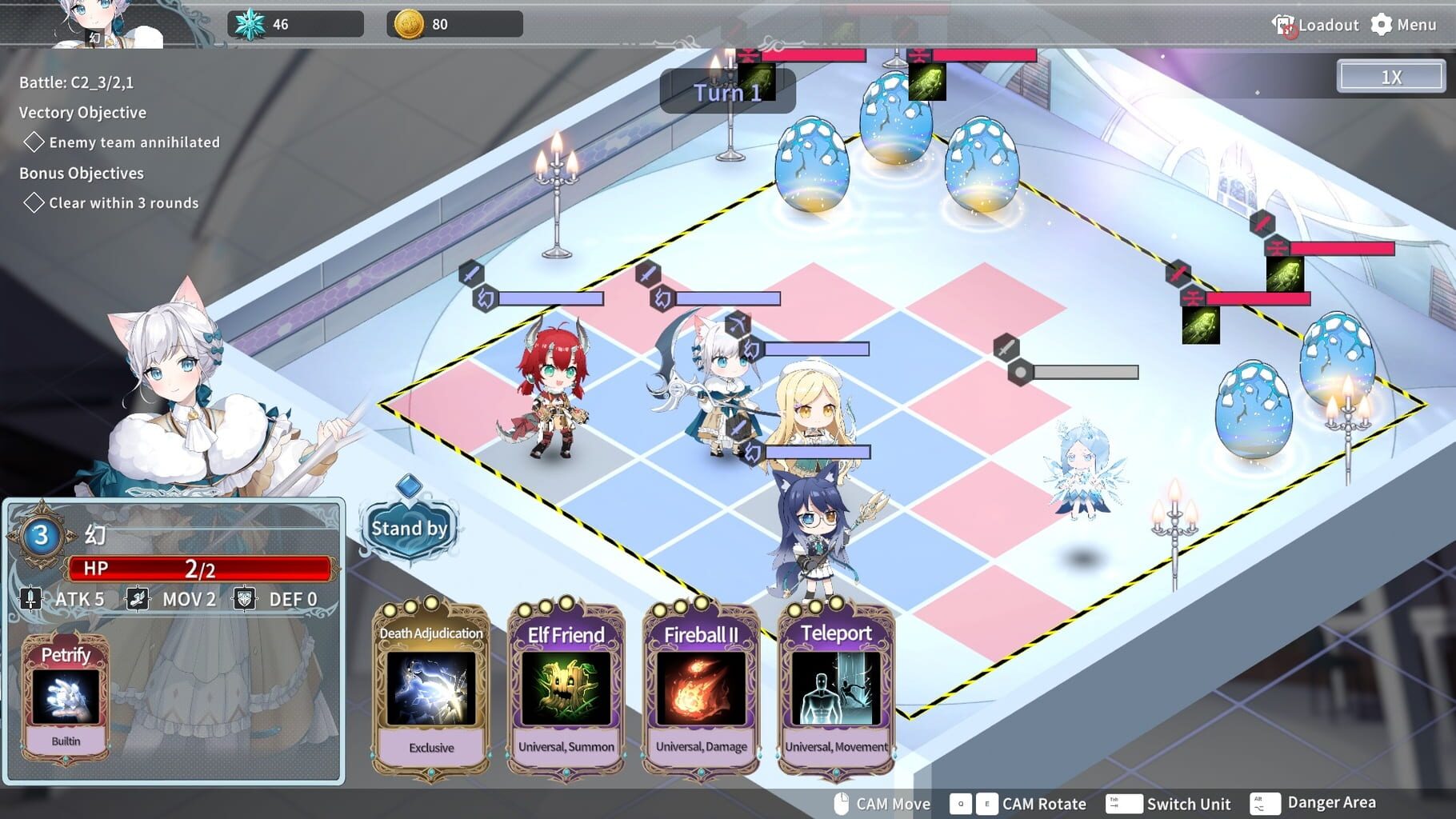Toggle the Clear within 3 rounds objective diamond
The height and width of the screenshot is (819, 1456).
point(34,202)
